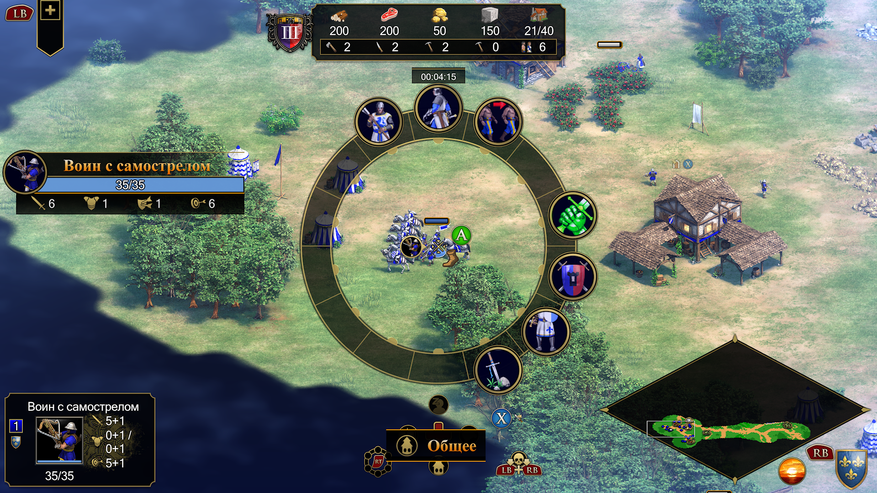Viewport: 877px width, 493px height.
Task: Choose the white tabard armor icon on the wheel
Action: 546,332
